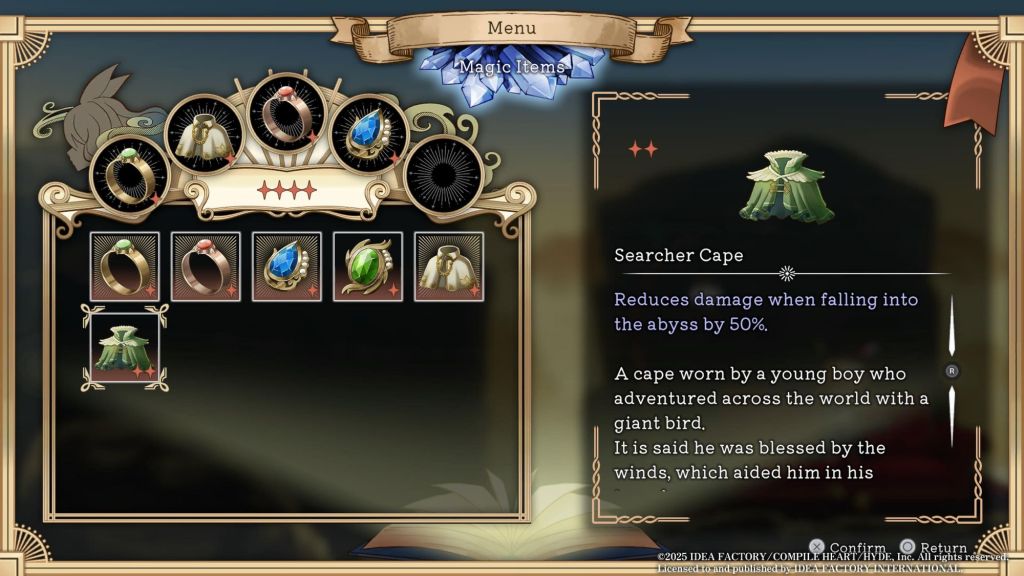Screen dimensions: 1024x576
Task: Select the equipped blue gem round slot
Action: coord(369,134)
